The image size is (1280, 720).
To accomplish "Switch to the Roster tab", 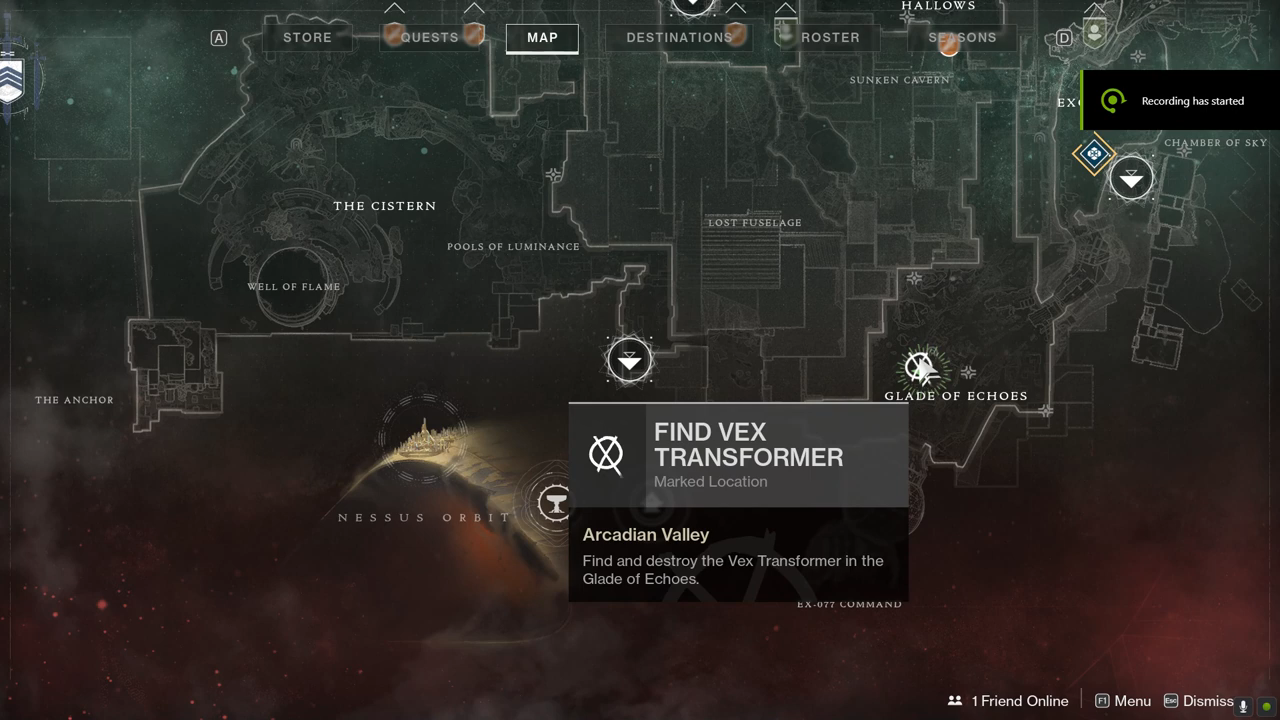I will (830, 38).
